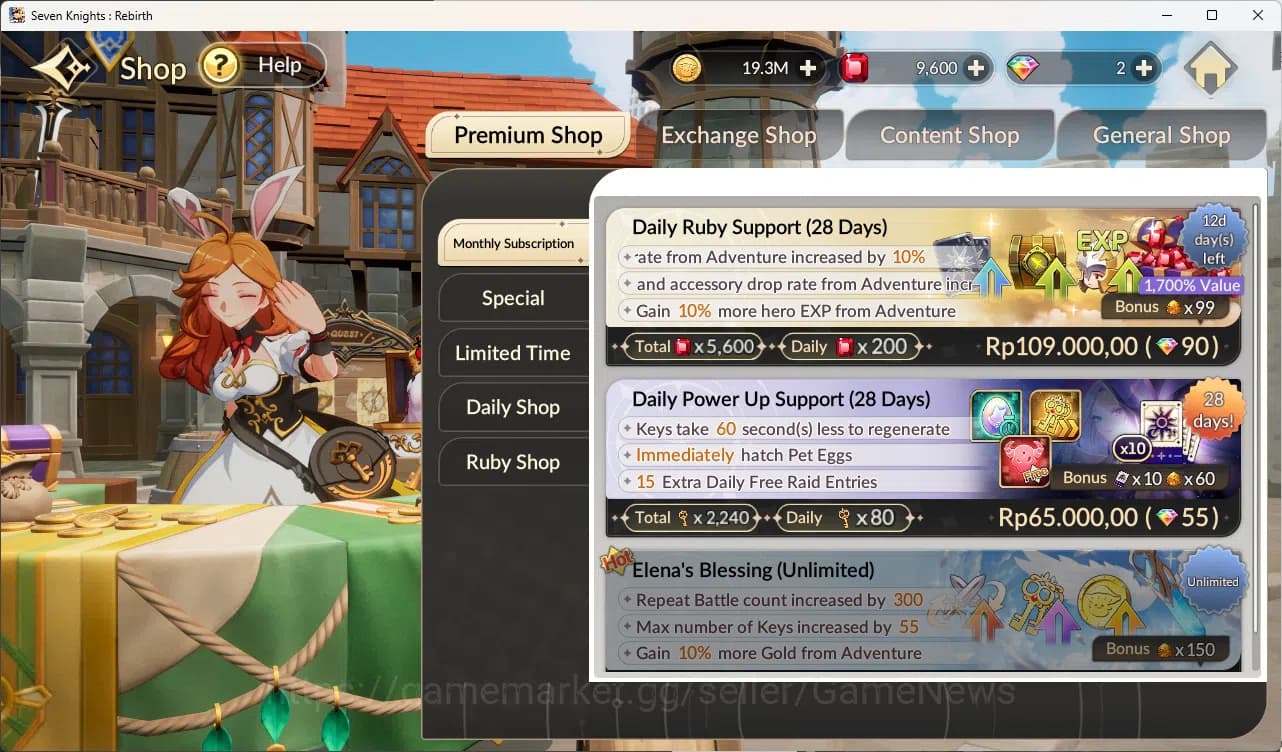Open the Special shop section

(513, 298)
